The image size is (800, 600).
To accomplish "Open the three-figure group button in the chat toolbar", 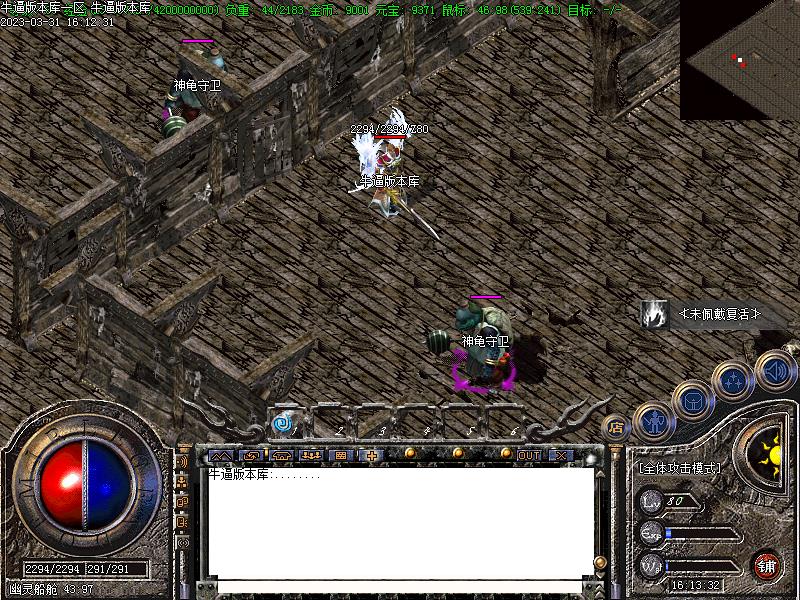I will pyautogui.click(x=311, y=456).
